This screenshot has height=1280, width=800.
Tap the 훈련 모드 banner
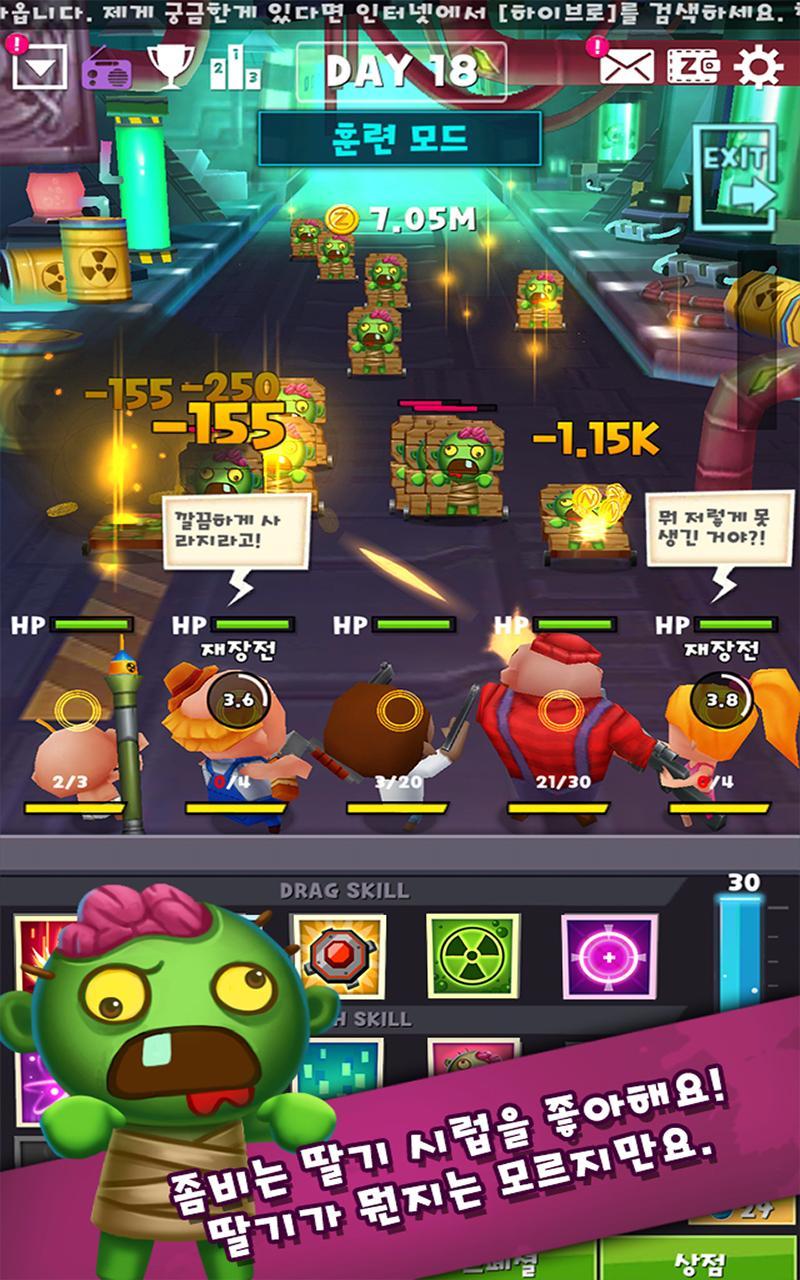pyautogui.click(x=400, y=138)
